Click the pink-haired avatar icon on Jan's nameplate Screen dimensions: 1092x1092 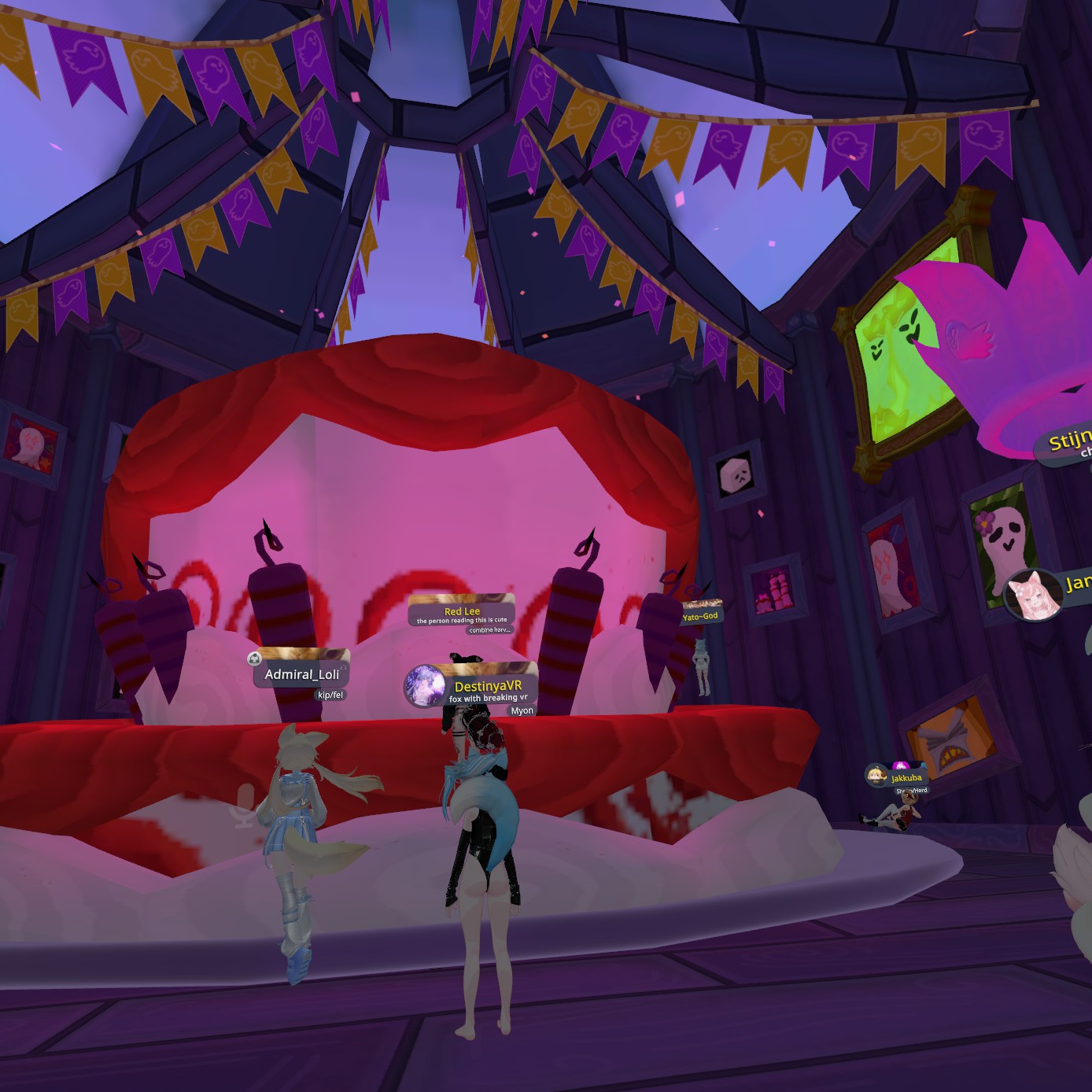[1034, 596]
